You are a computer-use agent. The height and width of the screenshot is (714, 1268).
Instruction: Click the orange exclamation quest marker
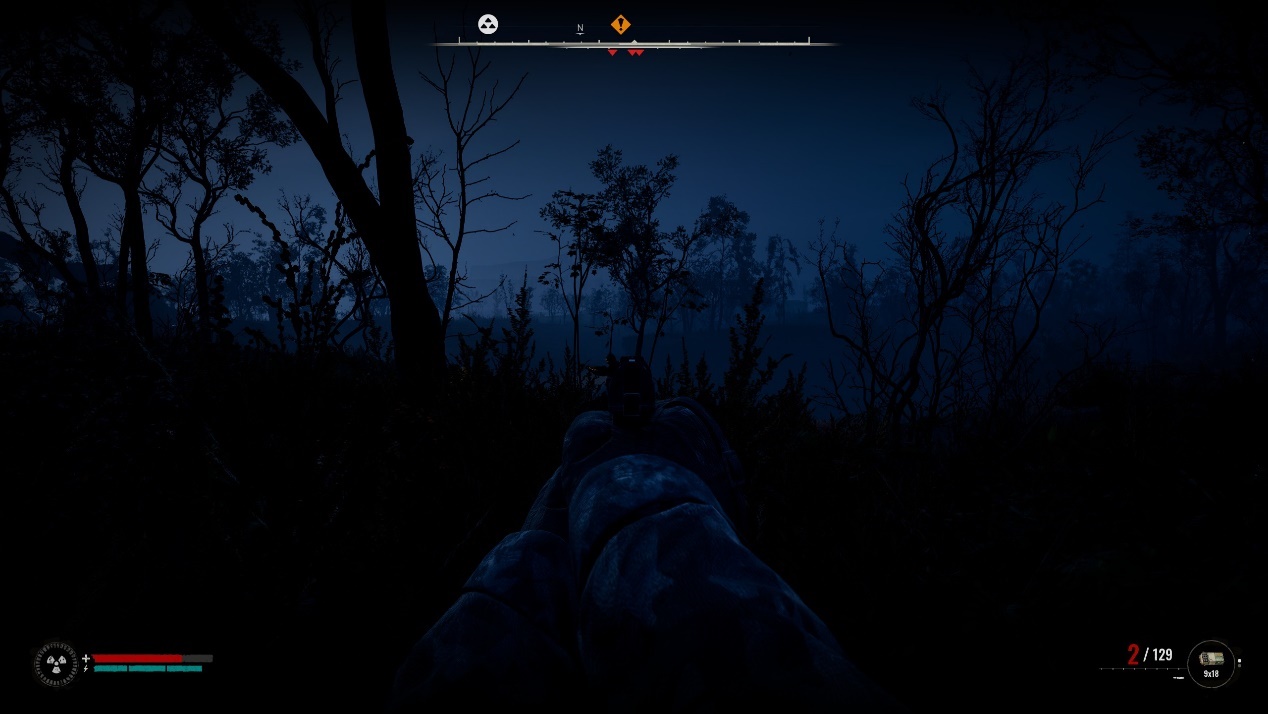[621, 24]
